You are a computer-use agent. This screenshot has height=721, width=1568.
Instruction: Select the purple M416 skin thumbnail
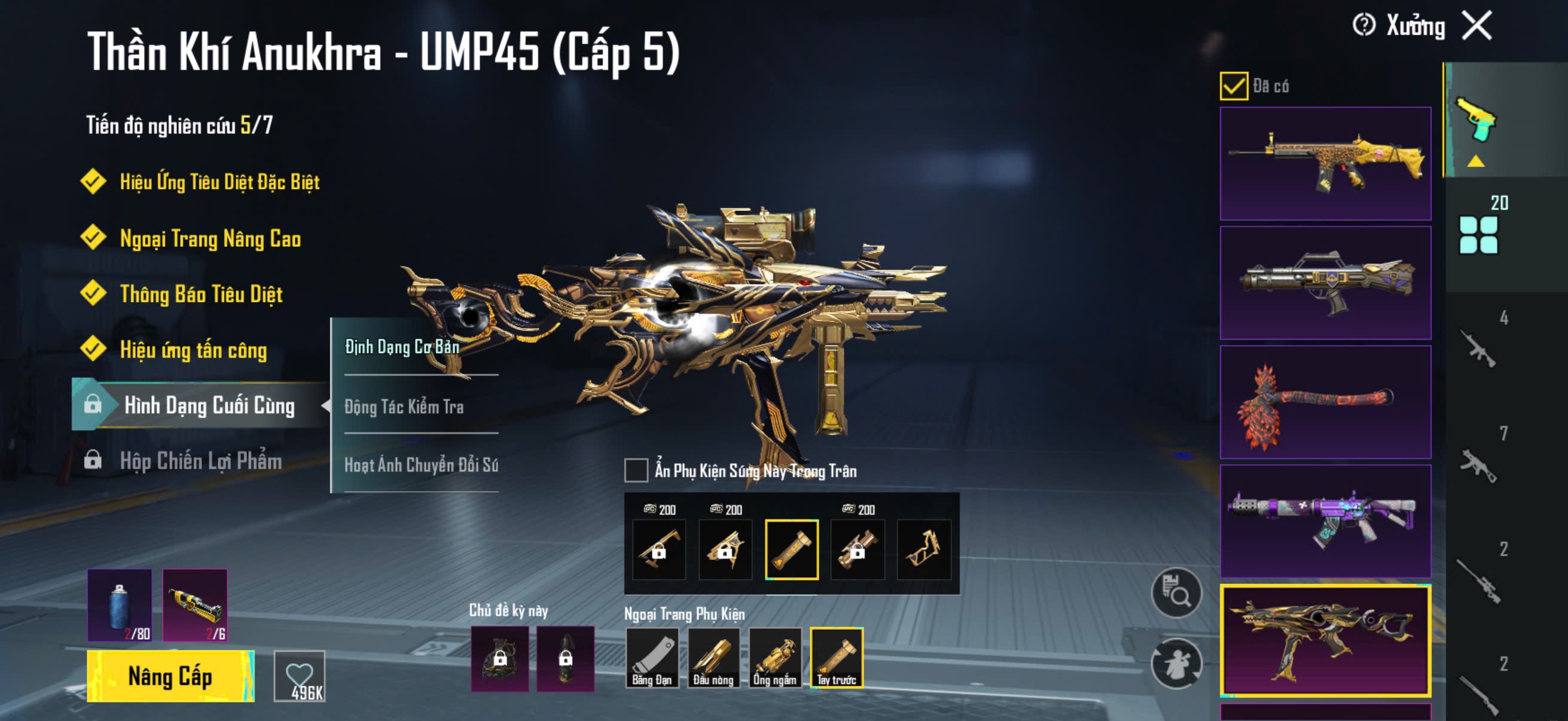(1325, 521)
